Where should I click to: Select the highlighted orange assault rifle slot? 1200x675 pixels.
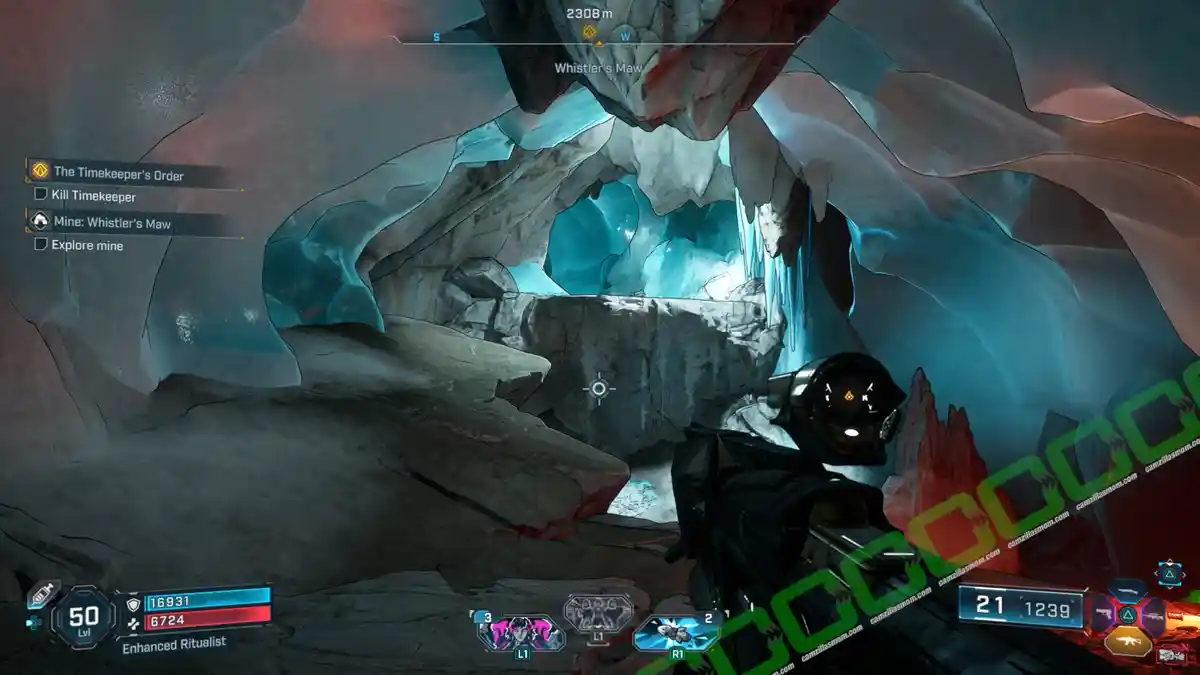(x=1128, y=639)
